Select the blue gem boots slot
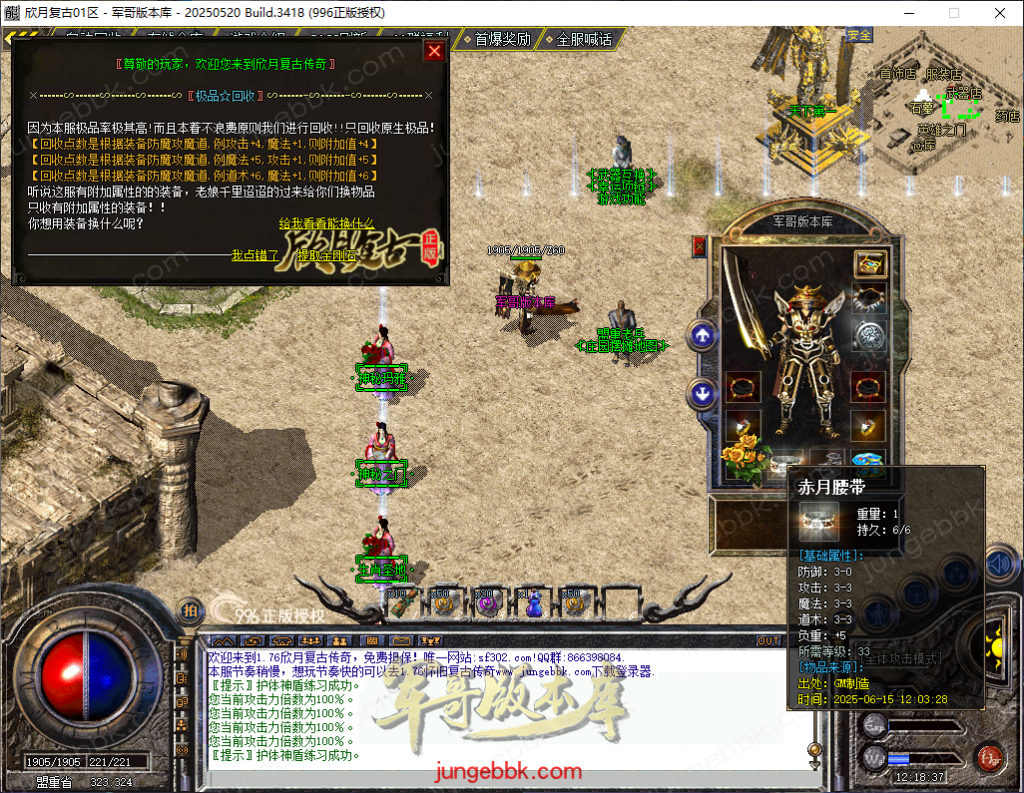The image size is (1024, 793). pyautogui.click(x=868, y=461)
